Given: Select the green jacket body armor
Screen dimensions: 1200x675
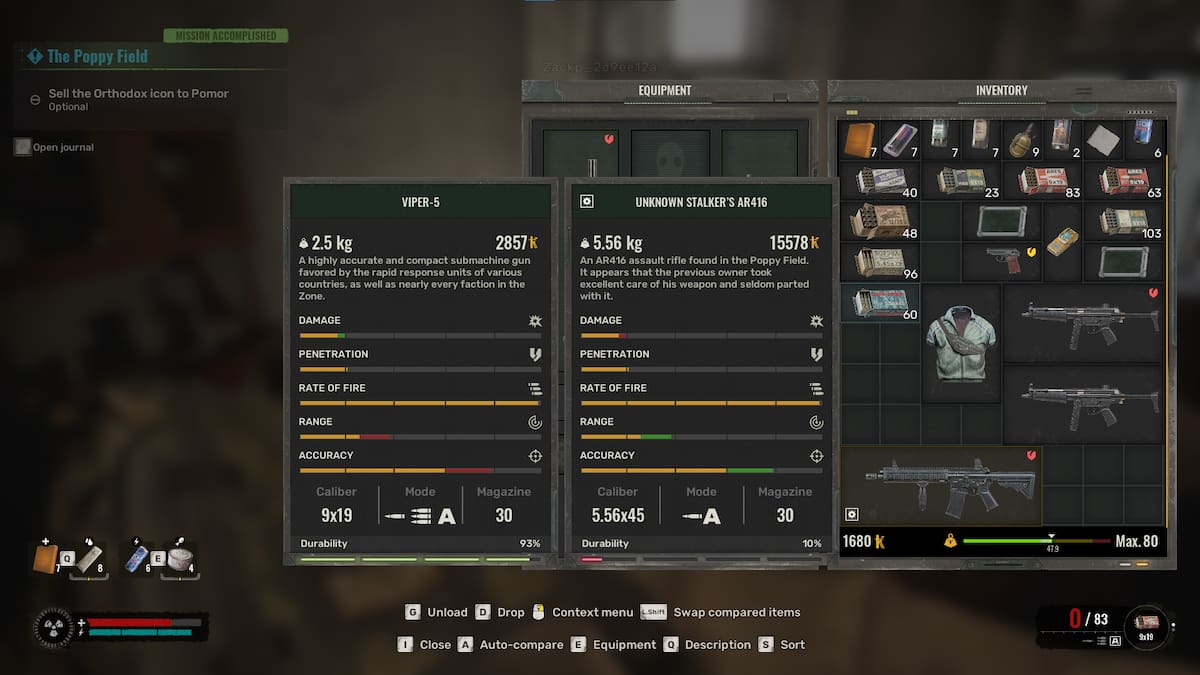Looking at the screenshot, I should click(960, 343).
